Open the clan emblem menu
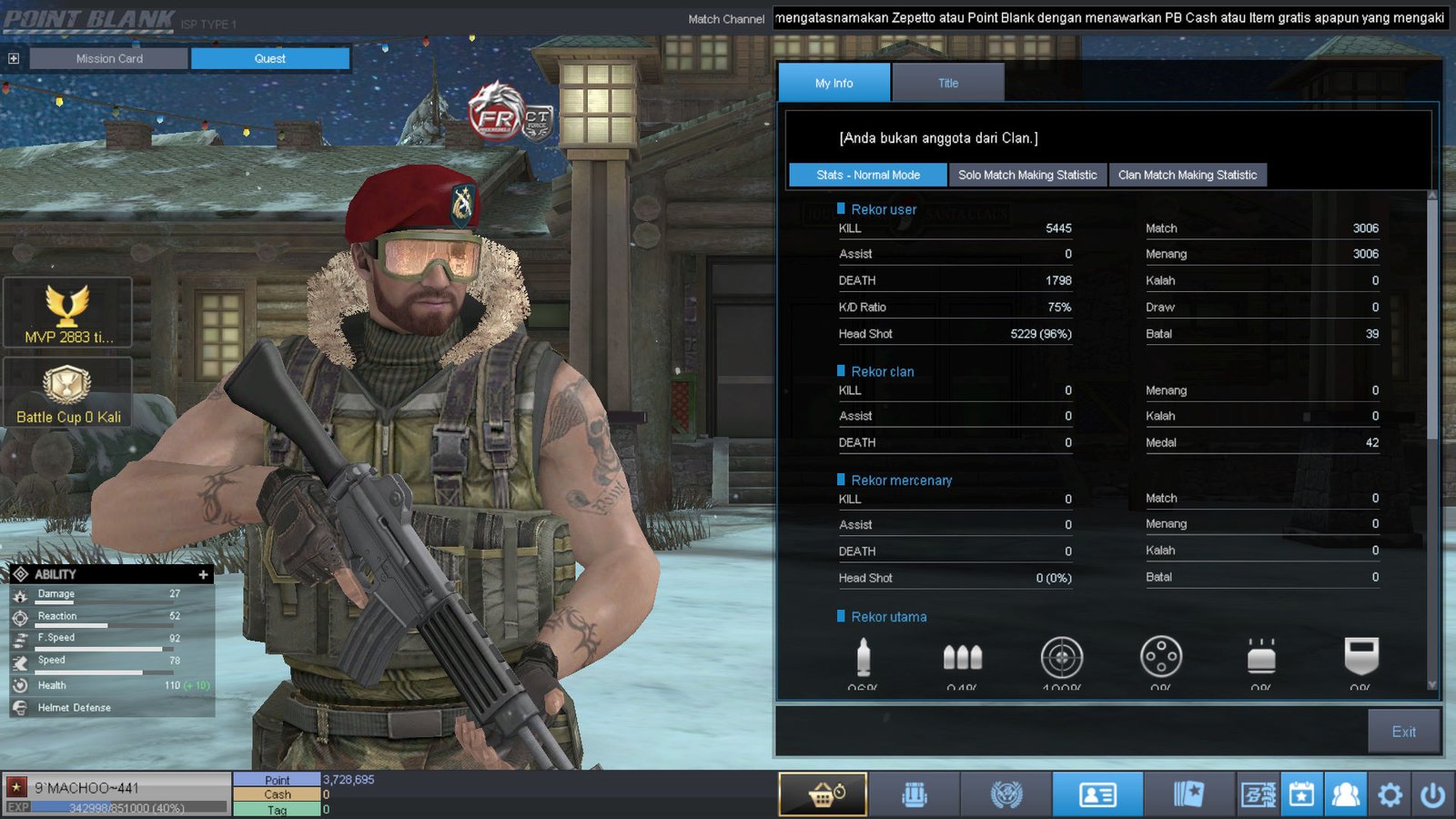The width and height of the screenshot is (1456, 819). coord(1006,794)
